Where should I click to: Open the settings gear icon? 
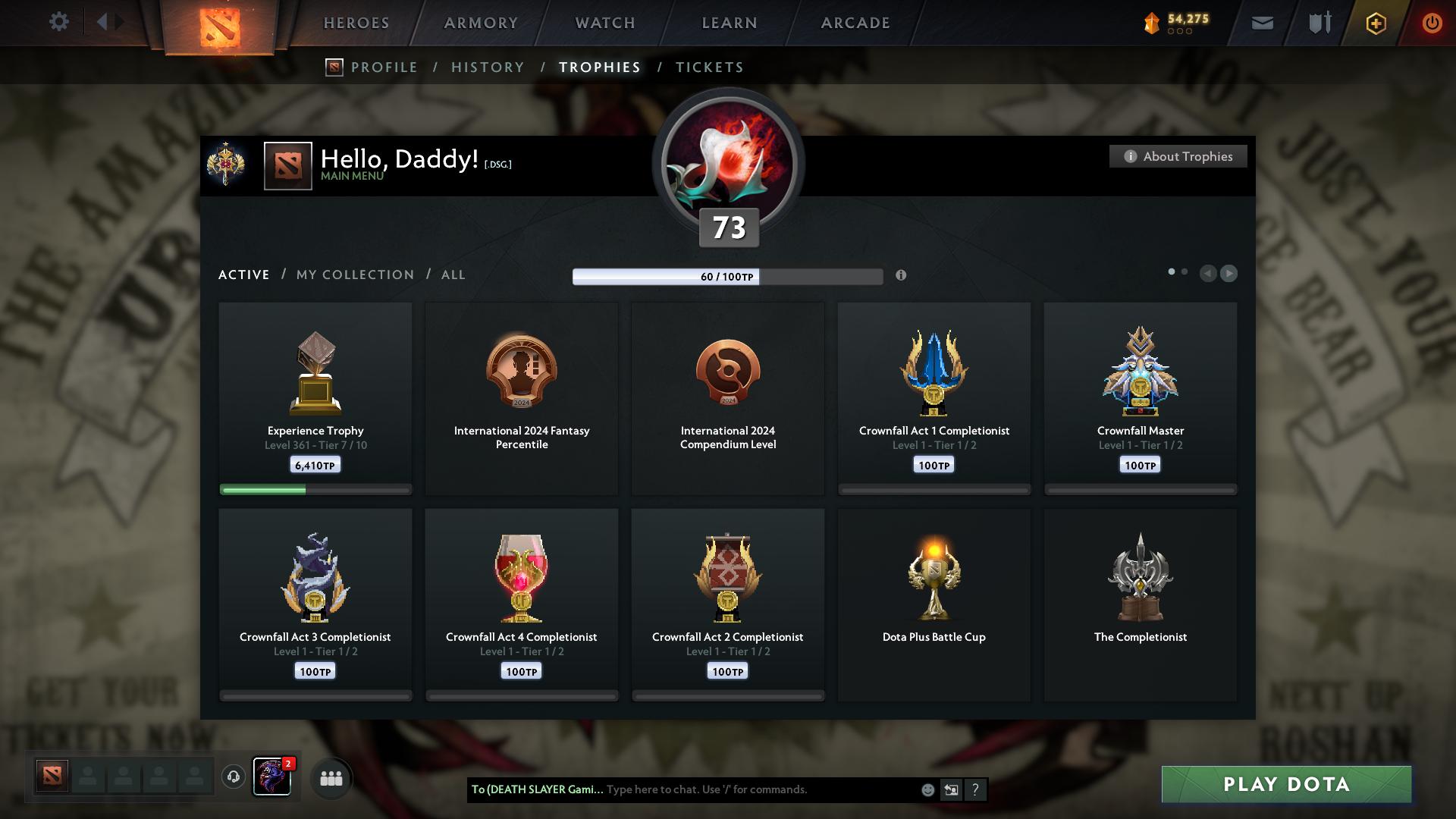[59, 22]
